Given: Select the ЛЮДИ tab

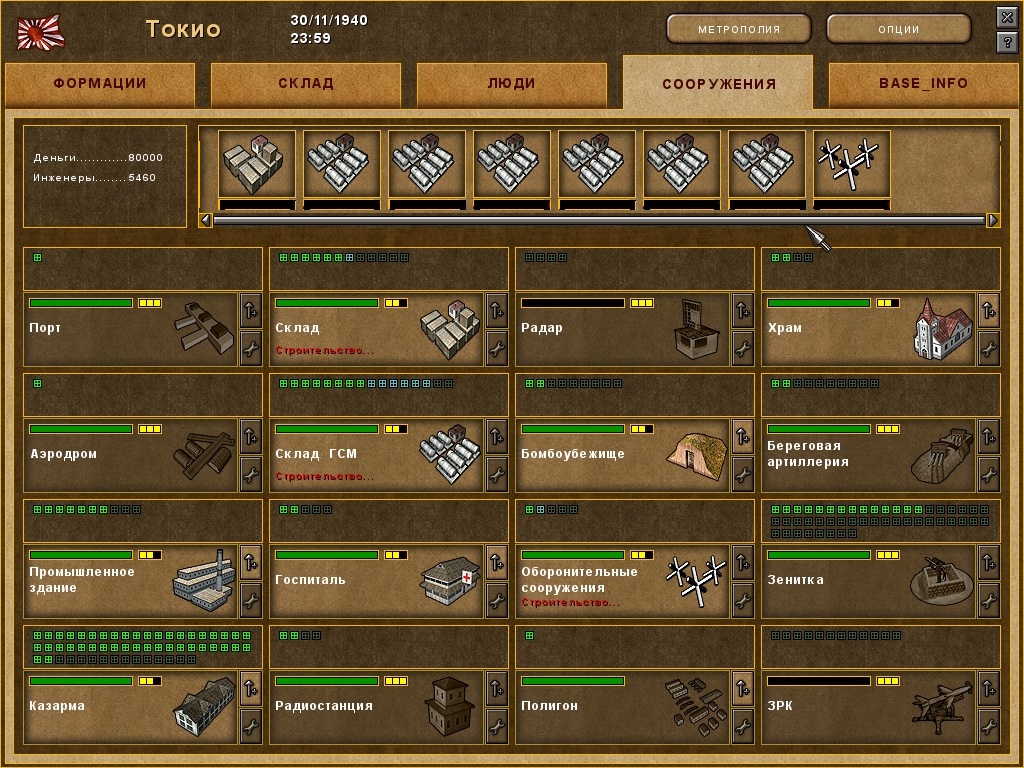Looking at the screenshot, I should 511,84.
